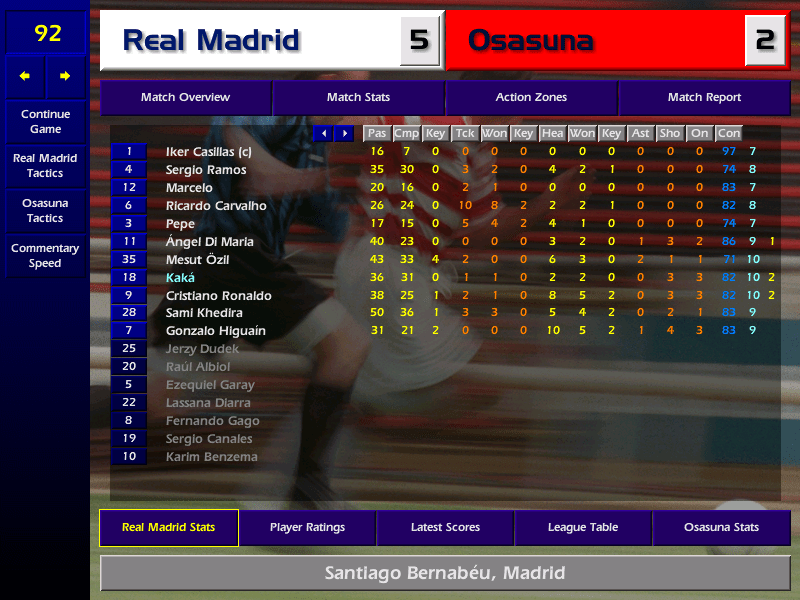Viewport: 800px width, 600px height.
Task: Open the League Table
Action: tap(583, 527)
